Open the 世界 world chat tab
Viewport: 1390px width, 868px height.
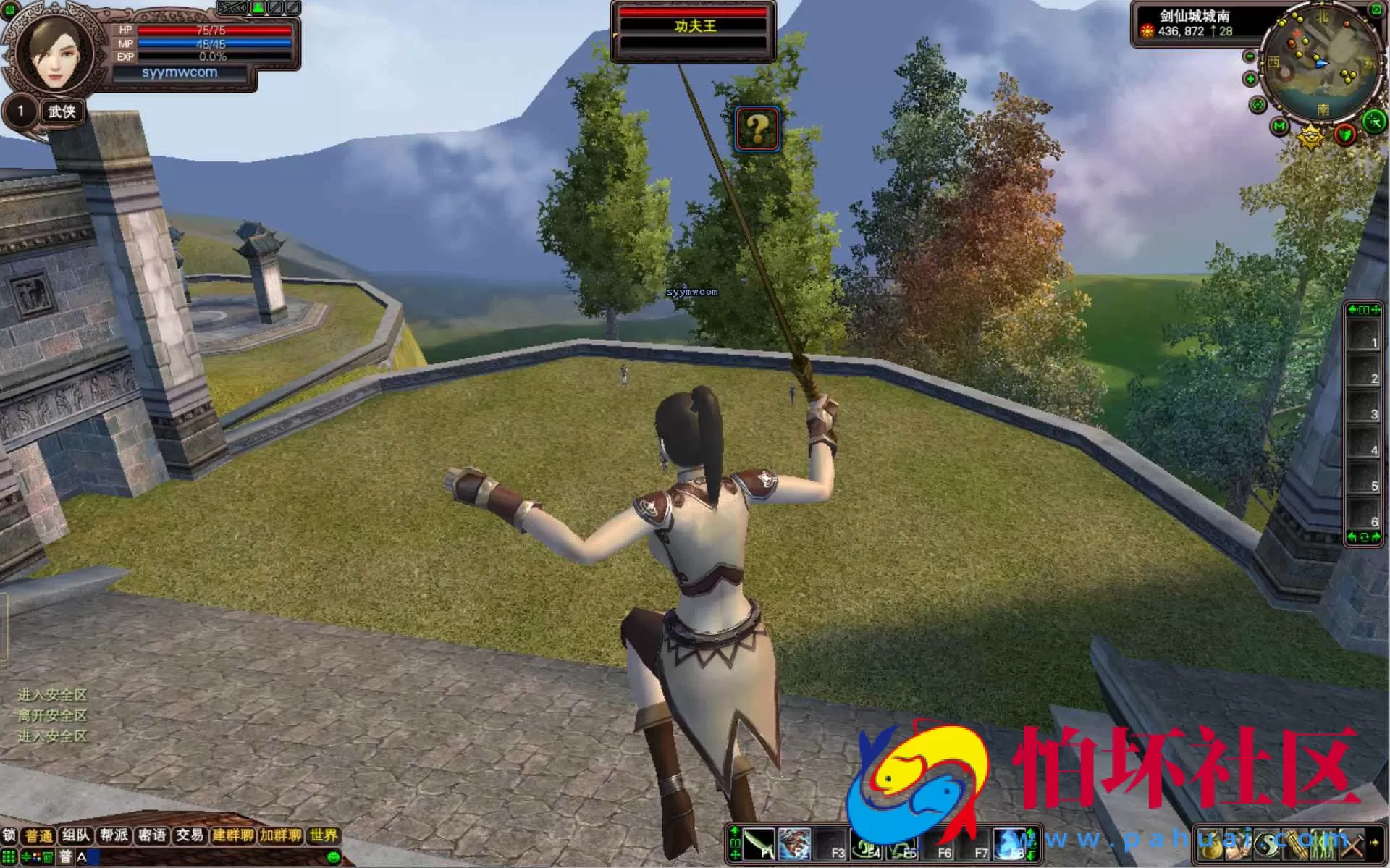click(x=323, y=835)
